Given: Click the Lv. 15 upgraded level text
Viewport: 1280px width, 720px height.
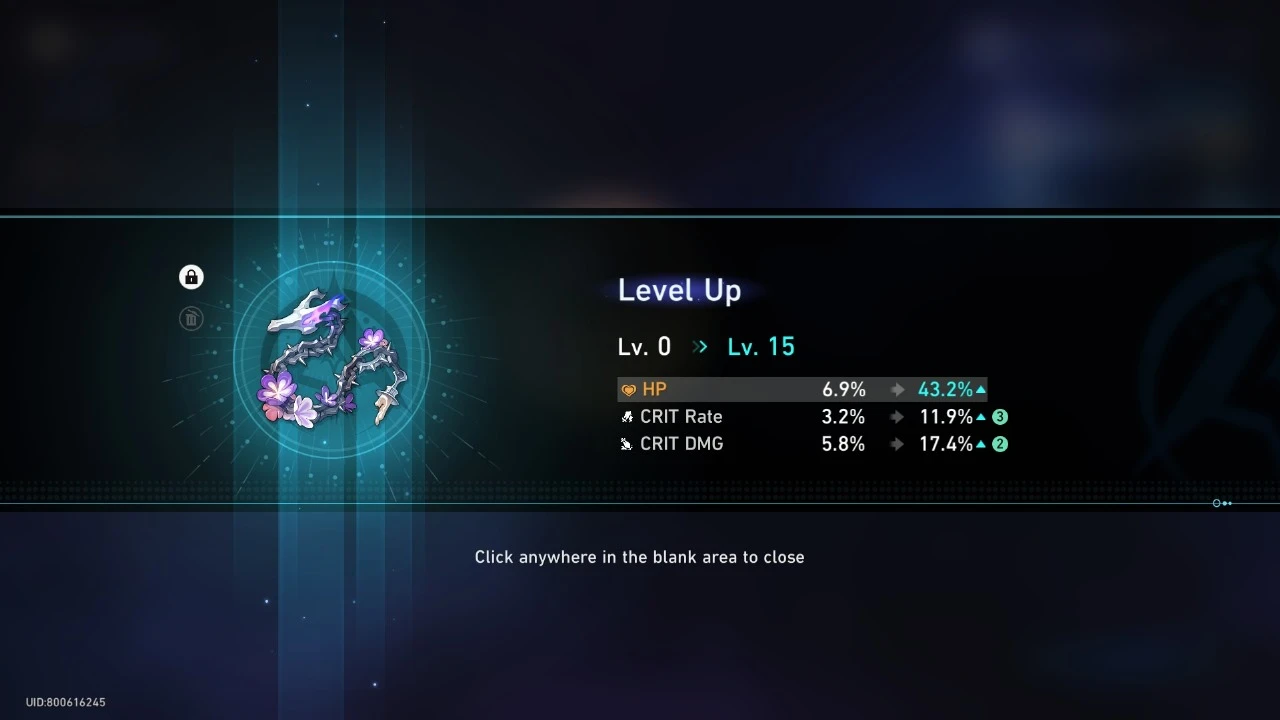Looking at the screenshot, I should (x=761, y=346).
